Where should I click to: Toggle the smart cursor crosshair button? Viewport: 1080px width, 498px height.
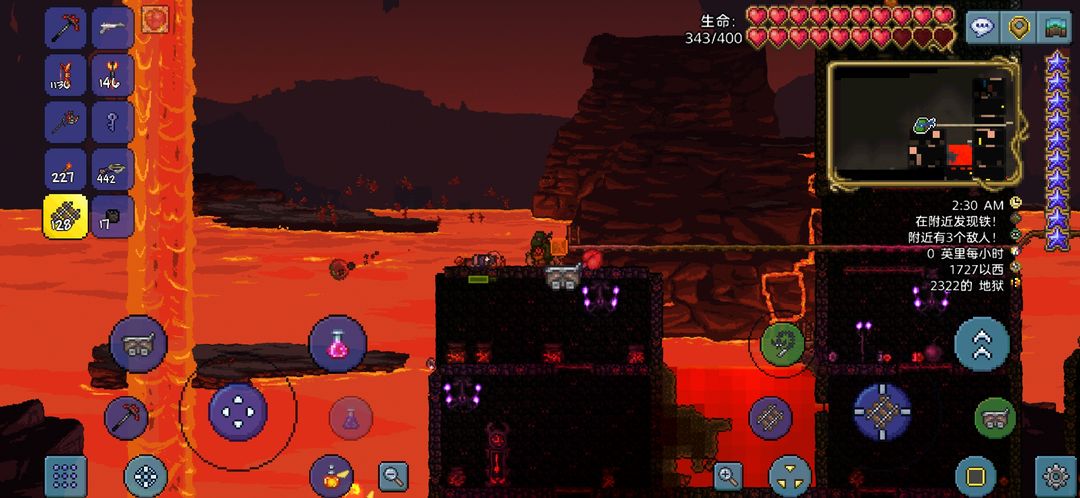(x=145, y=476)
